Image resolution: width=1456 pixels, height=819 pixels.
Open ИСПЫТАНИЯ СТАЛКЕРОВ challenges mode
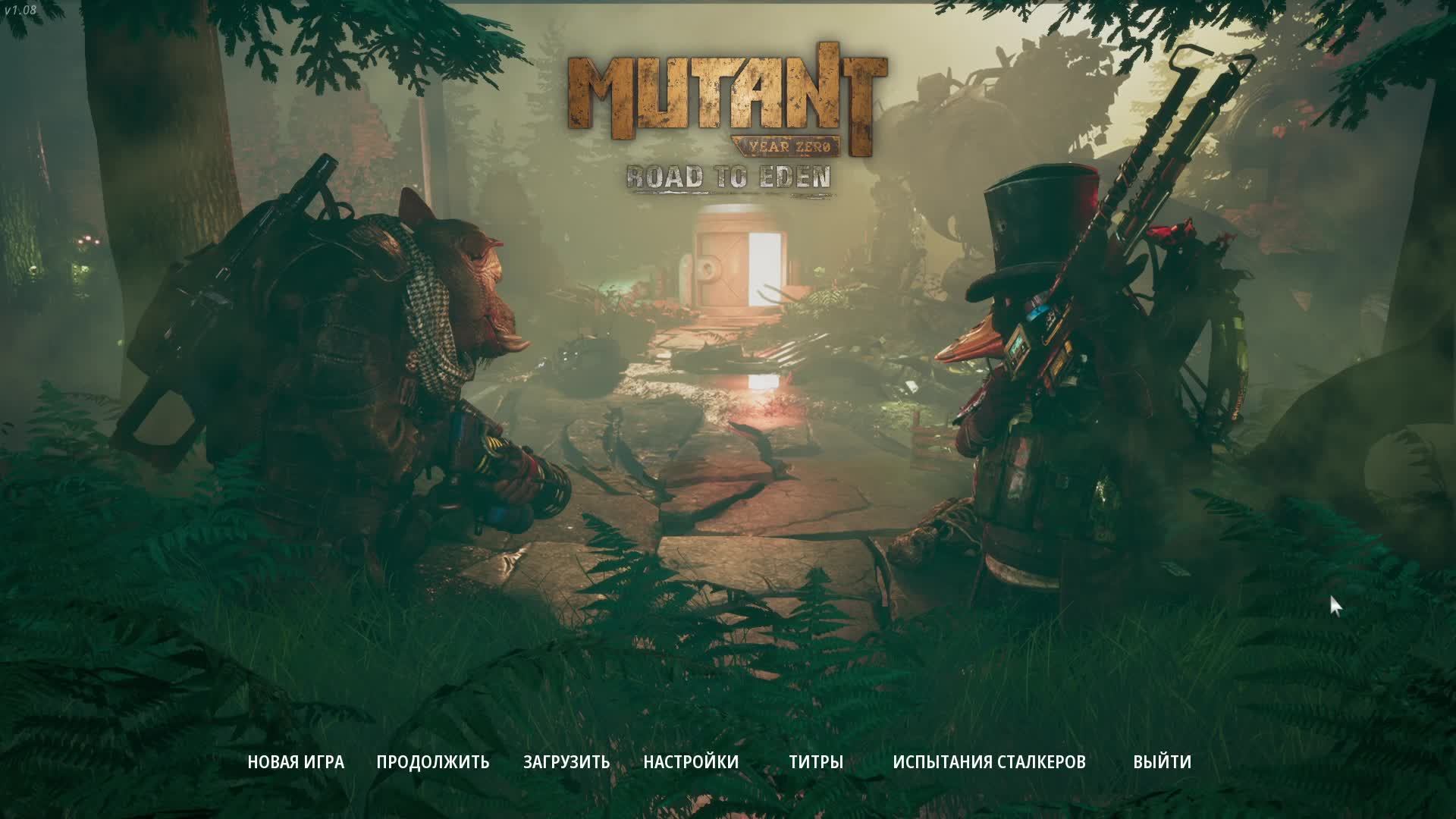(x=990, y=761)
